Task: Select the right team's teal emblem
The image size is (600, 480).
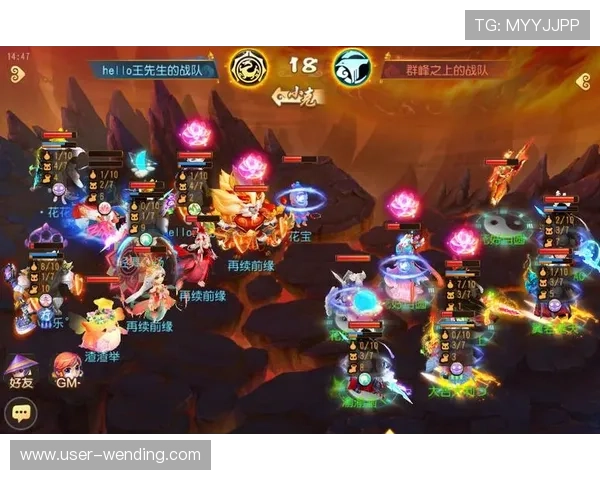Action: tap(351, 67)
